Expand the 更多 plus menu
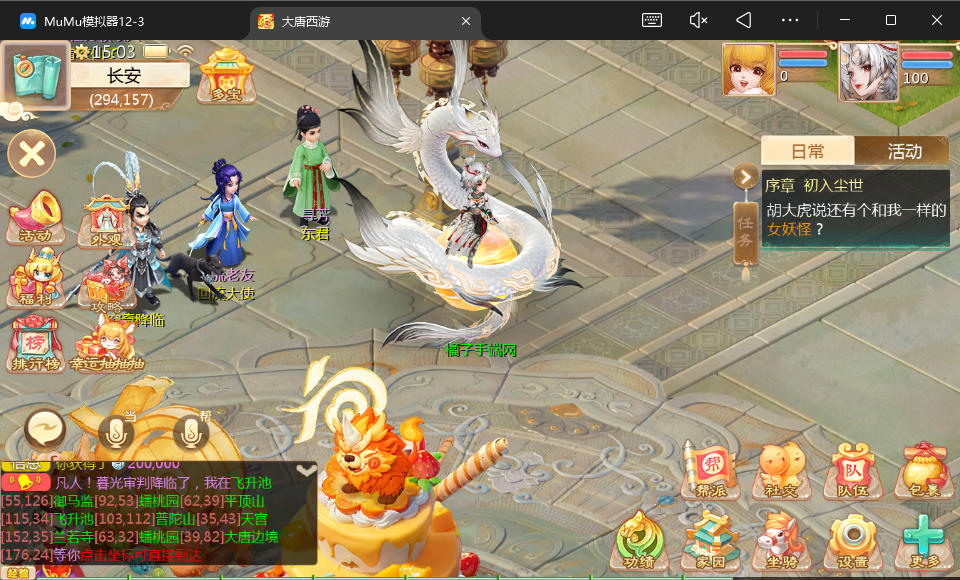 click(x=923, y=542)
